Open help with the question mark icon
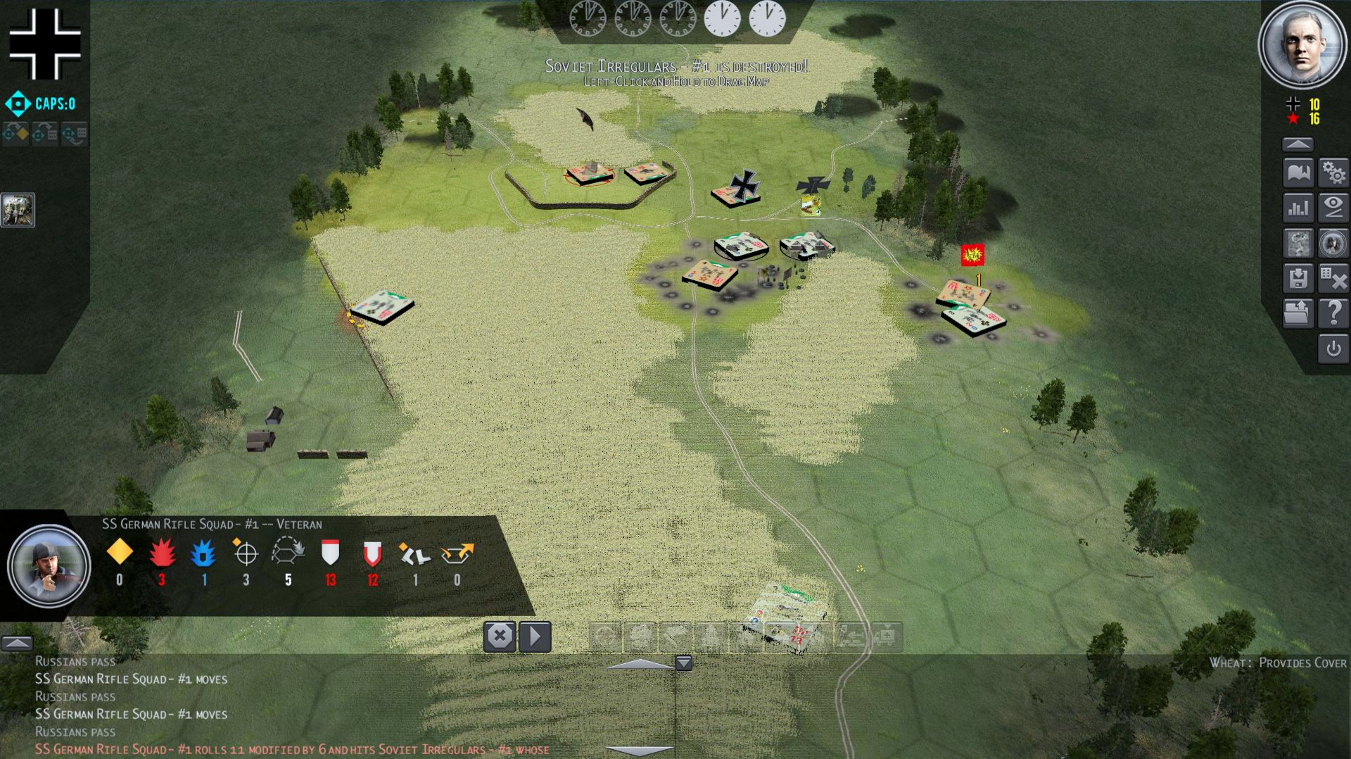 pyautogui.click(x=1331, y=313)
